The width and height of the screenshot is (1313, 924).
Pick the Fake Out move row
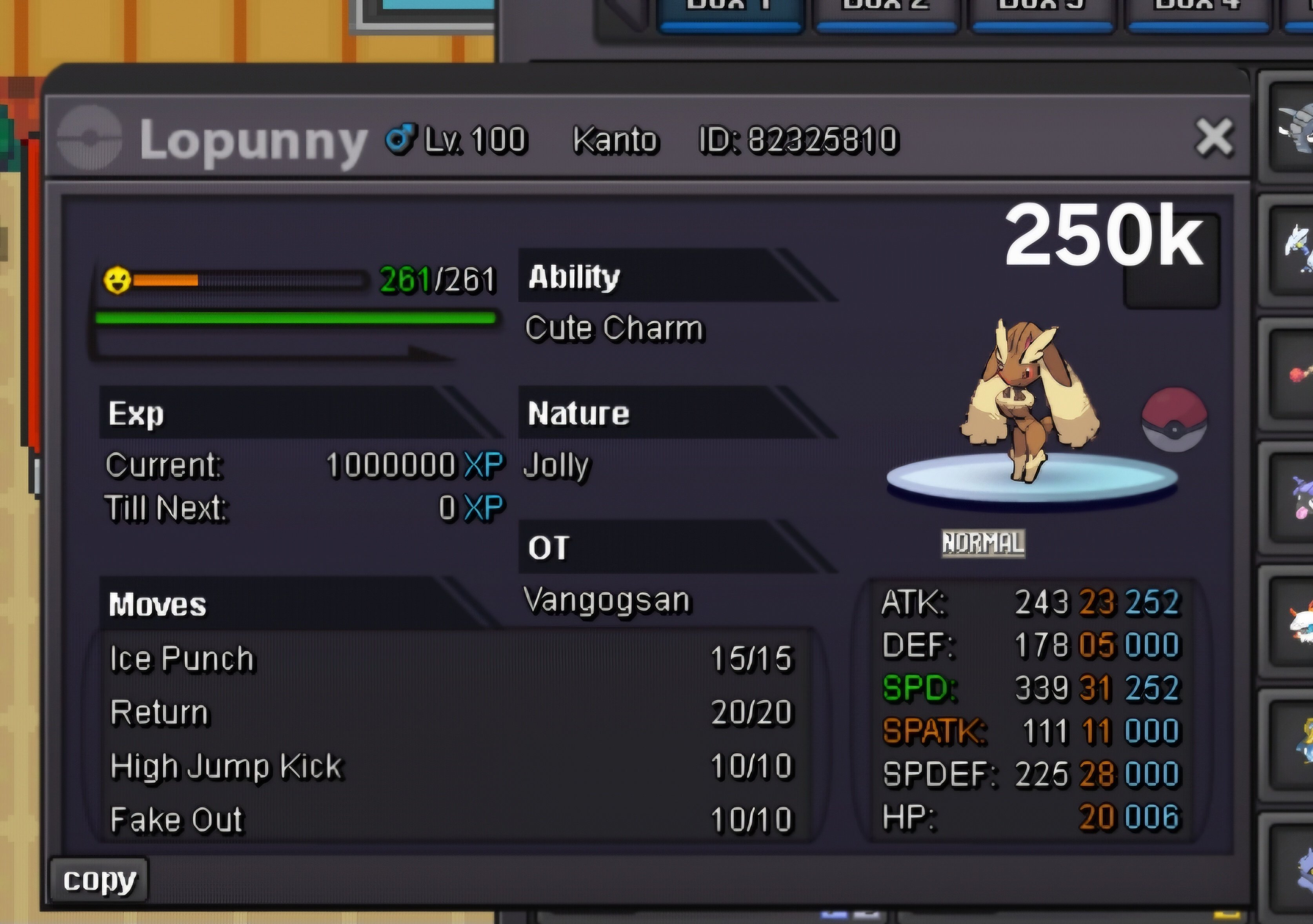(x=452, y=819)
